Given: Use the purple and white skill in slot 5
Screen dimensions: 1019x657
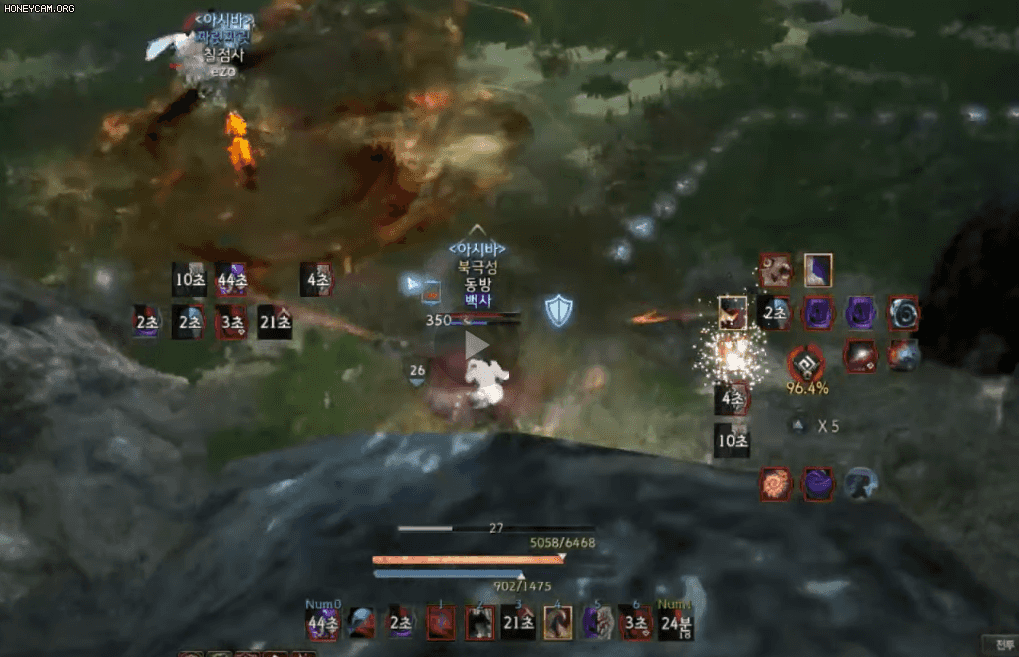Looking at the screenshot, I should (597, 623).
